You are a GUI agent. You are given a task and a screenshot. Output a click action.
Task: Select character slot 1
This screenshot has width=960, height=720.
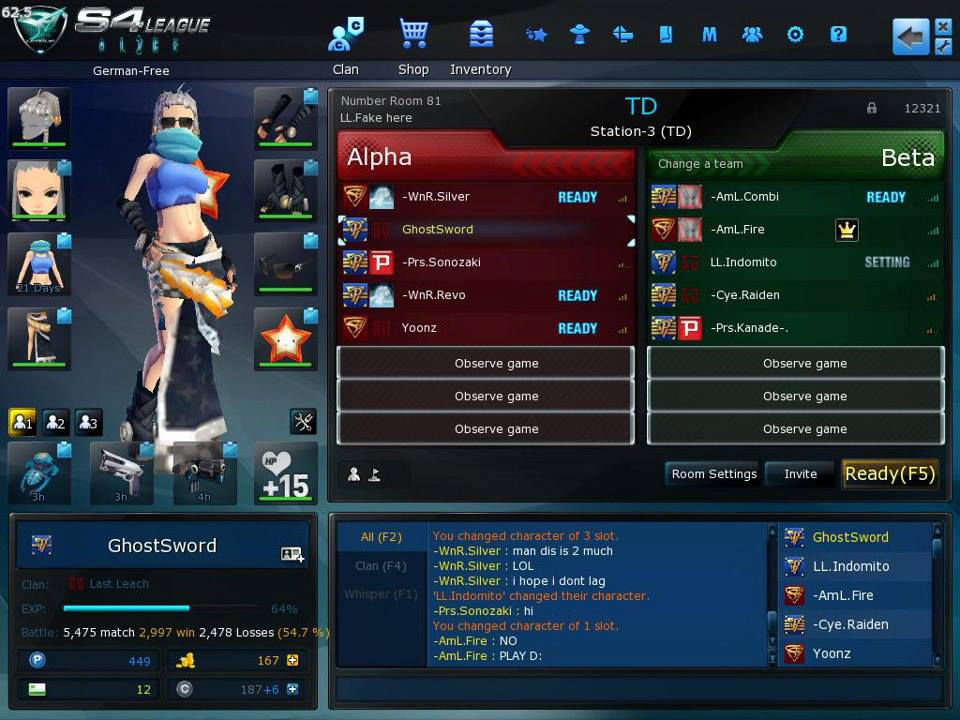tap(22, 422)
